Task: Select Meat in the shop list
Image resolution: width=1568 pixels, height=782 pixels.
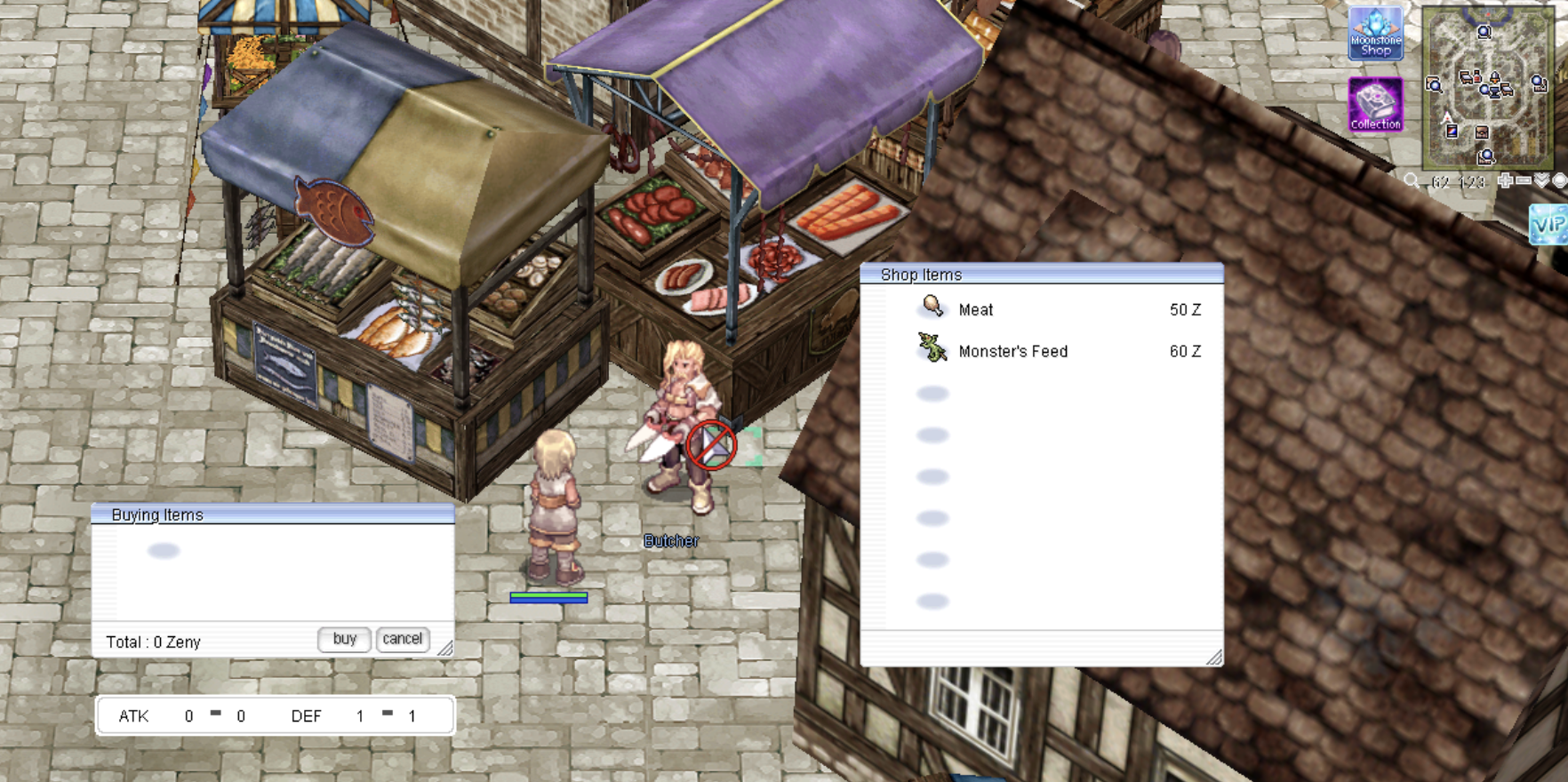Action: tap(975, 309)
